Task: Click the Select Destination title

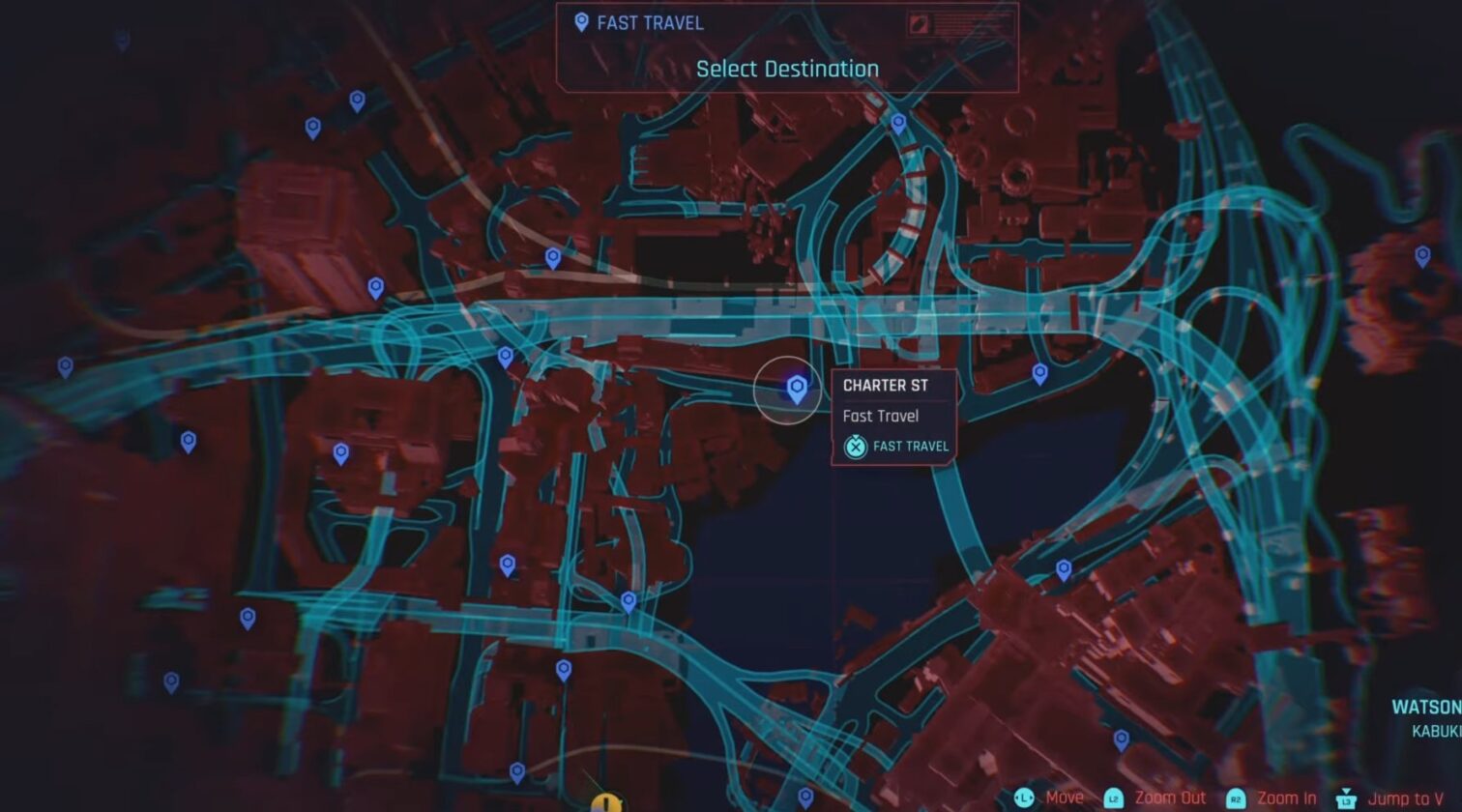Action: pyautogui.click(x=786, y=69)
